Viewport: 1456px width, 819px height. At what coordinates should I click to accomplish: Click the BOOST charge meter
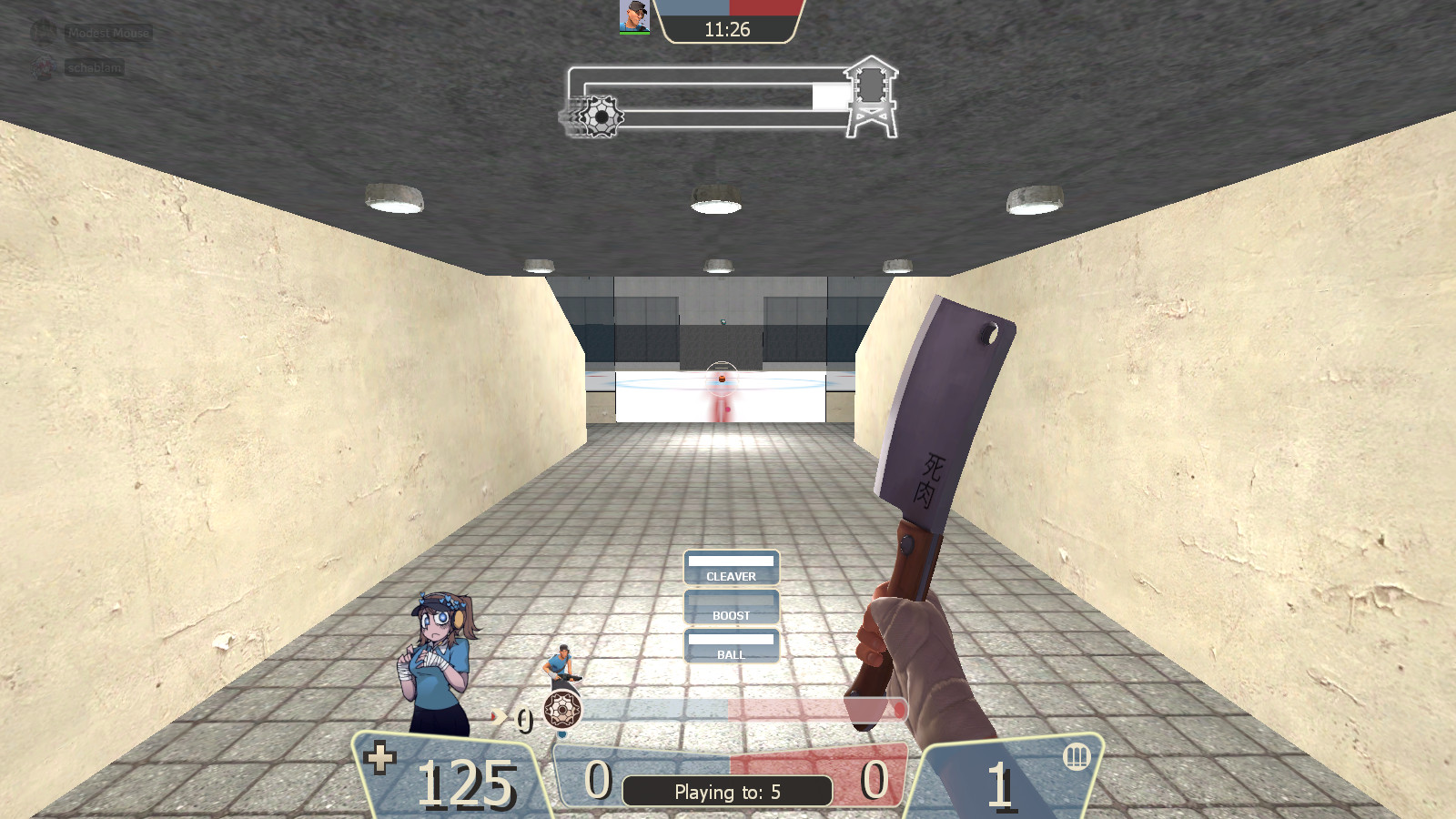pos(732,605)
